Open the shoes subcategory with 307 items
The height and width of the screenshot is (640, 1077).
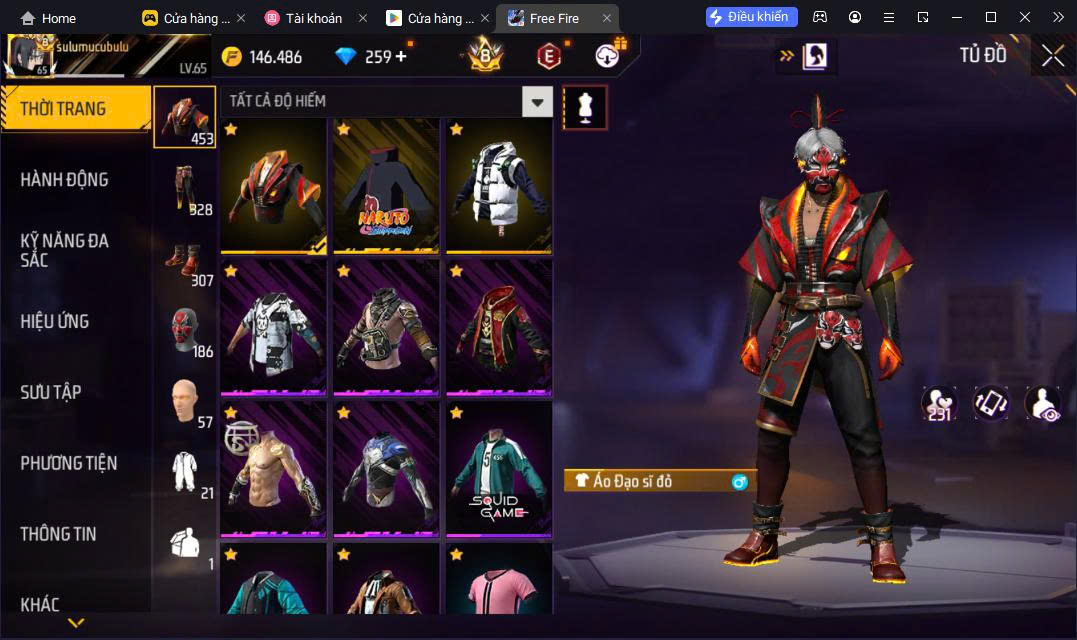(x=185, y=260)
